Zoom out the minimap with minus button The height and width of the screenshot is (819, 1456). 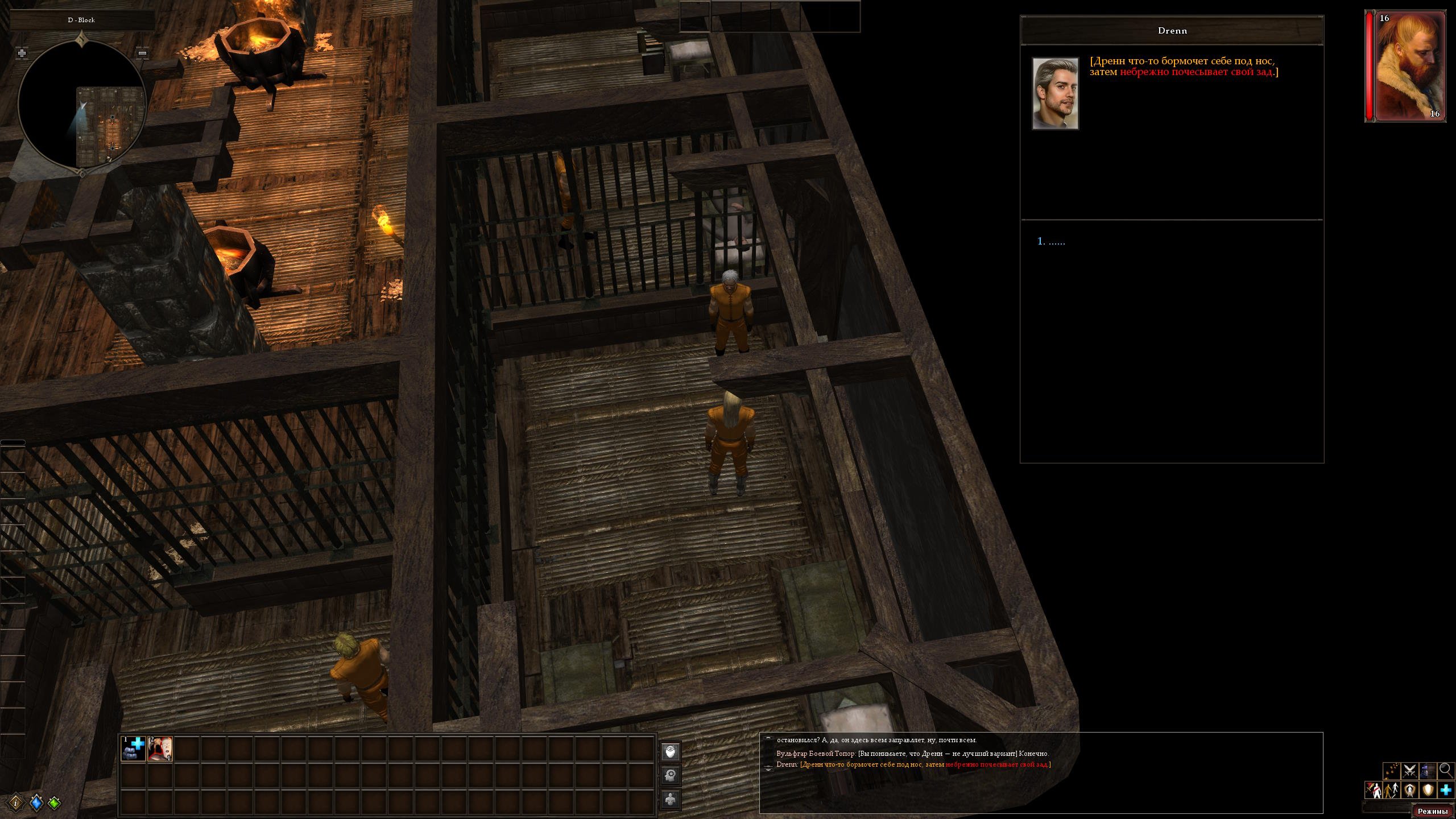coord(143,53)
